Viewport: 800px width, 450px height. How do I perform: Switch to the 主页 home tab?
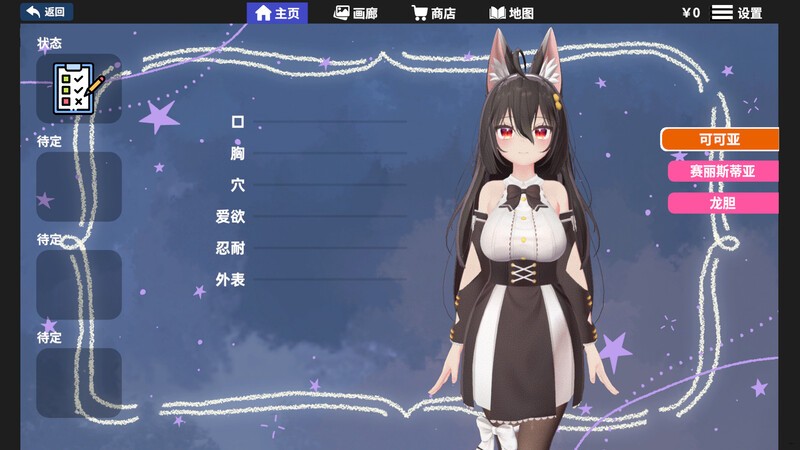click(278, 13)
